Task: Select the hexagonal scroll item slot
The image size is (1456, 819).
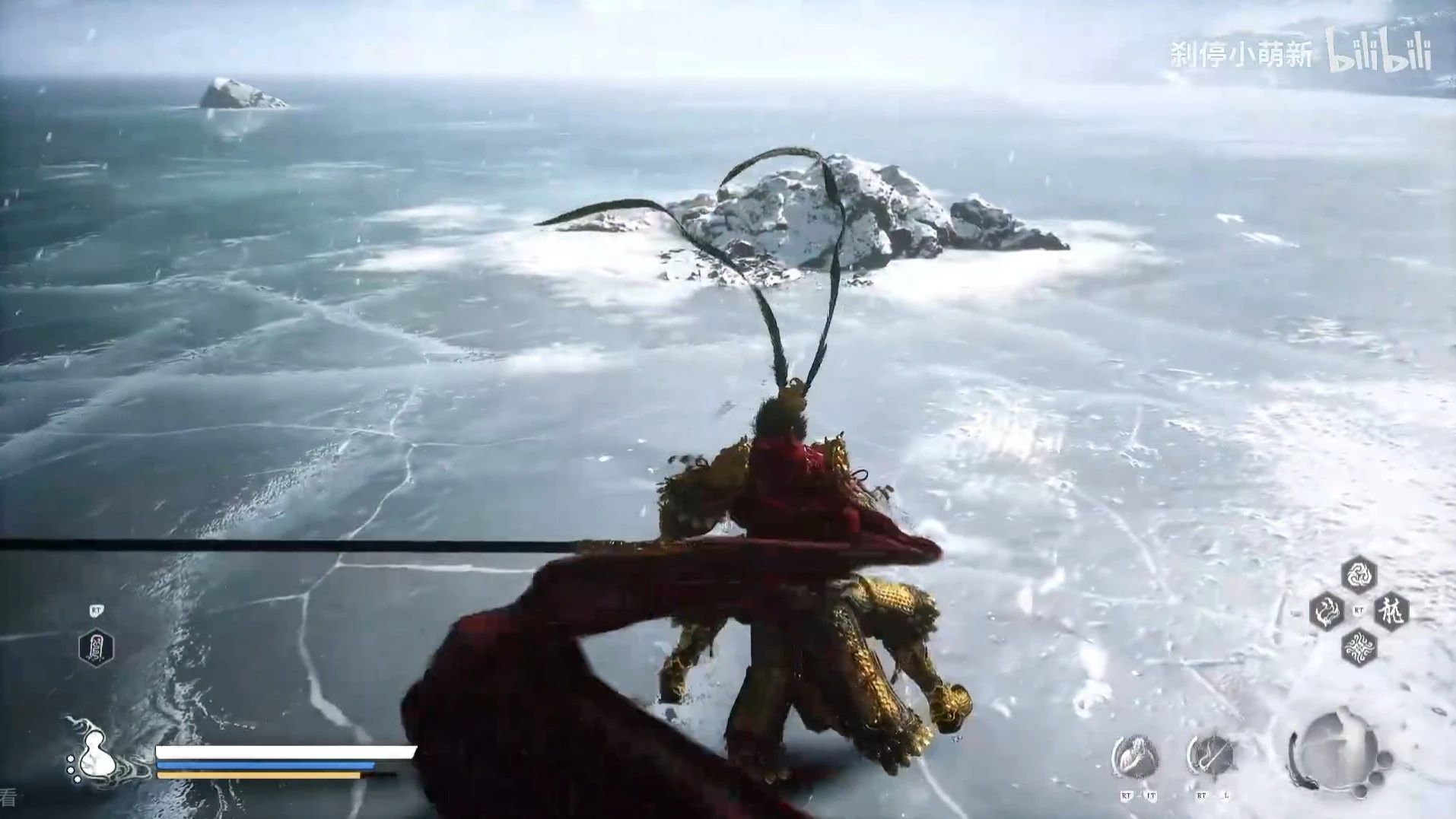Action: (96, 648)
